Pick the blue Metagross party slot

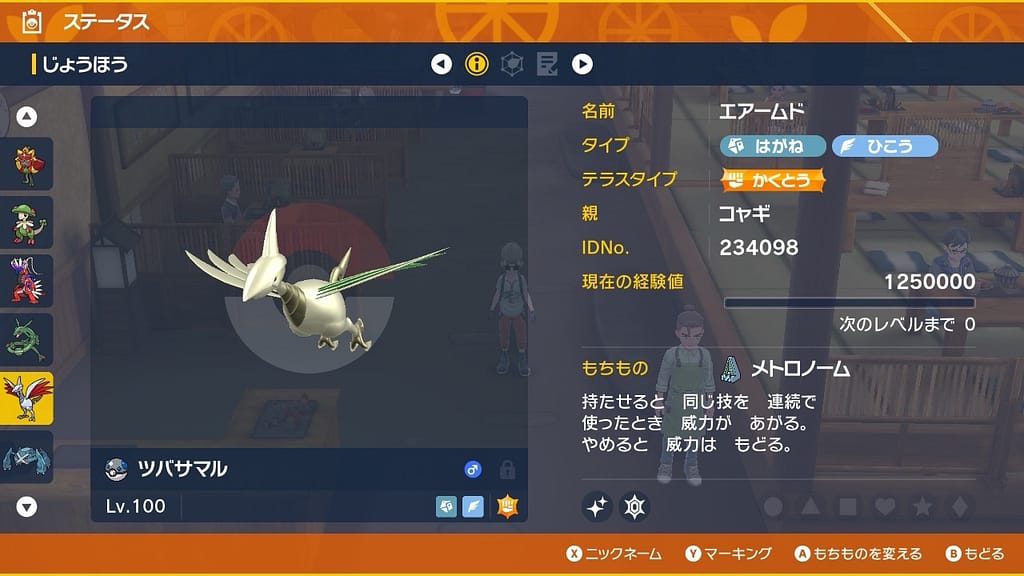coord(26,456)
